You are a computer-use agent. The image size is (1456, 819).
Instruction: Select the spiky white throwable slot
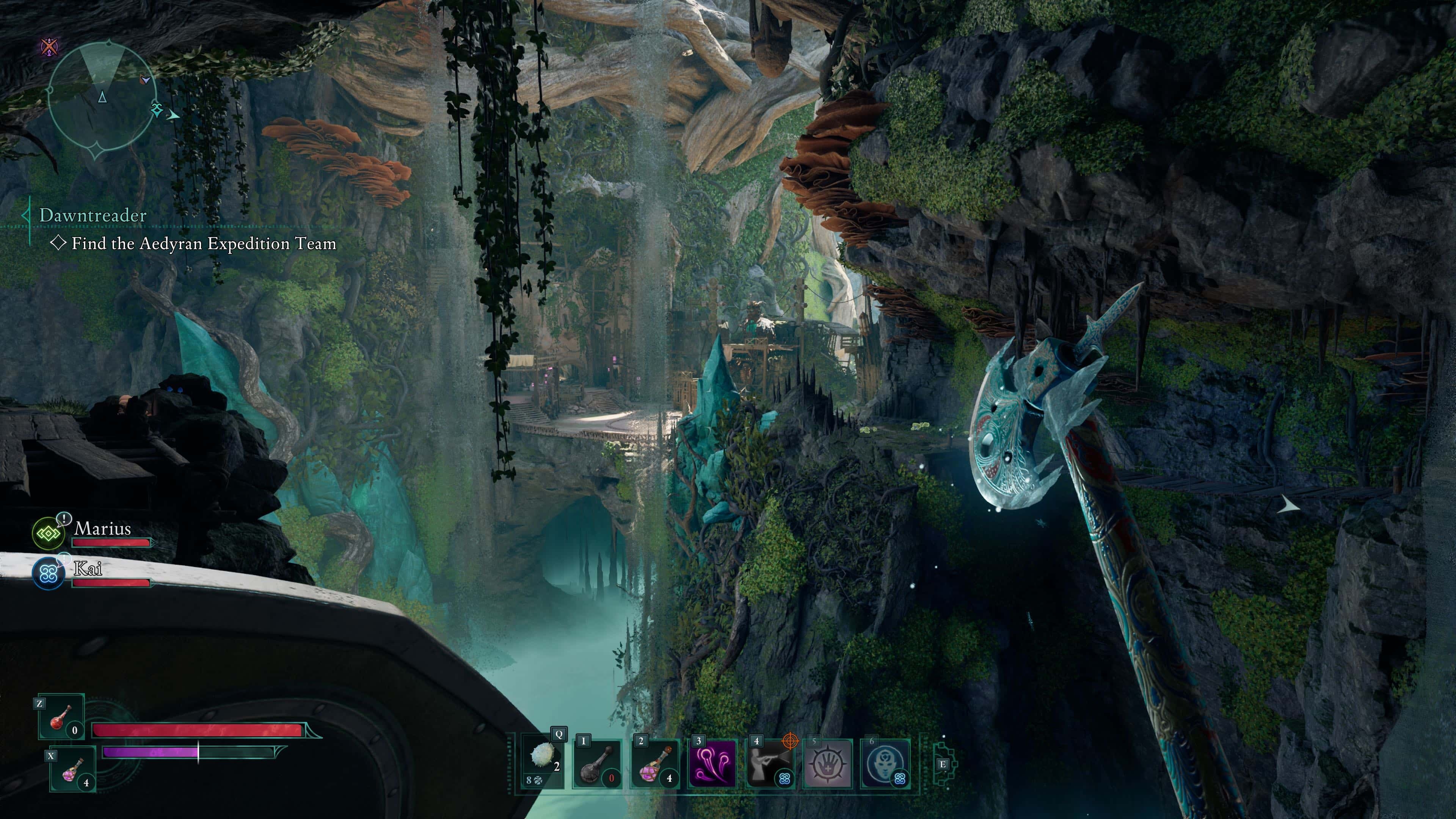click(x=542, y=764)
